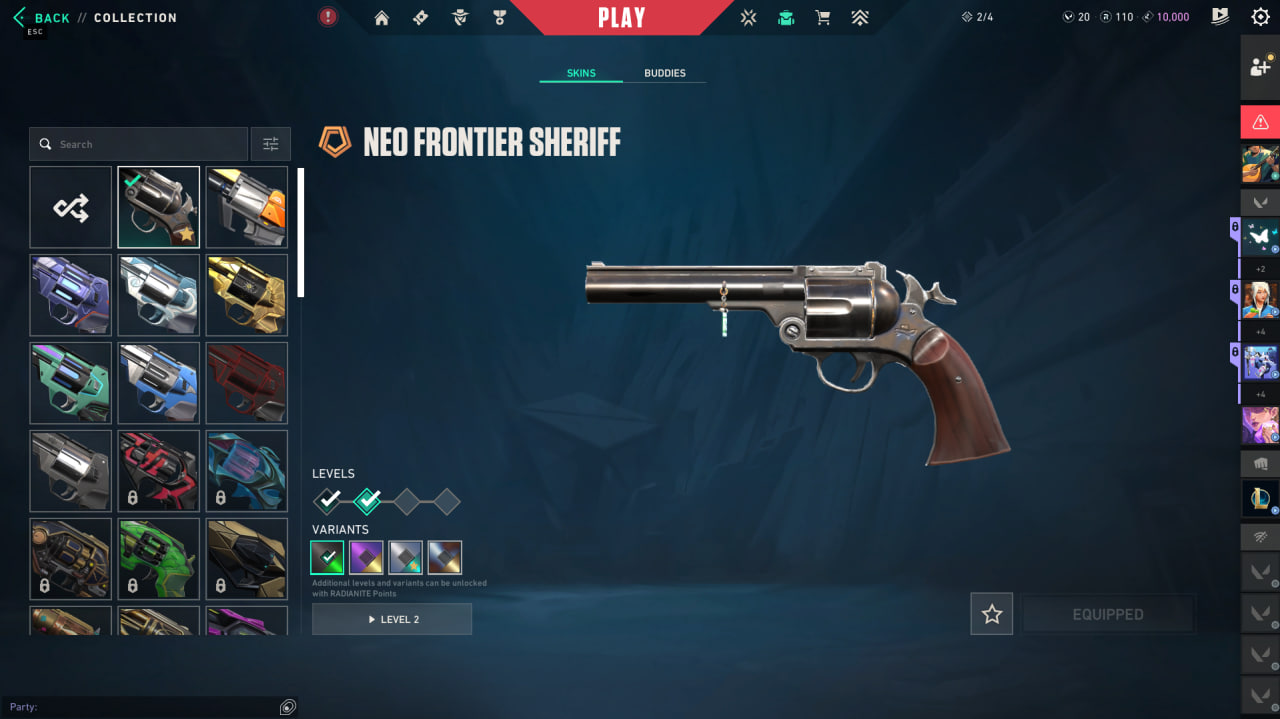Screen dimensions: 1280x719
Task: Open the store cart icon
Action: [x=822, y=18]
